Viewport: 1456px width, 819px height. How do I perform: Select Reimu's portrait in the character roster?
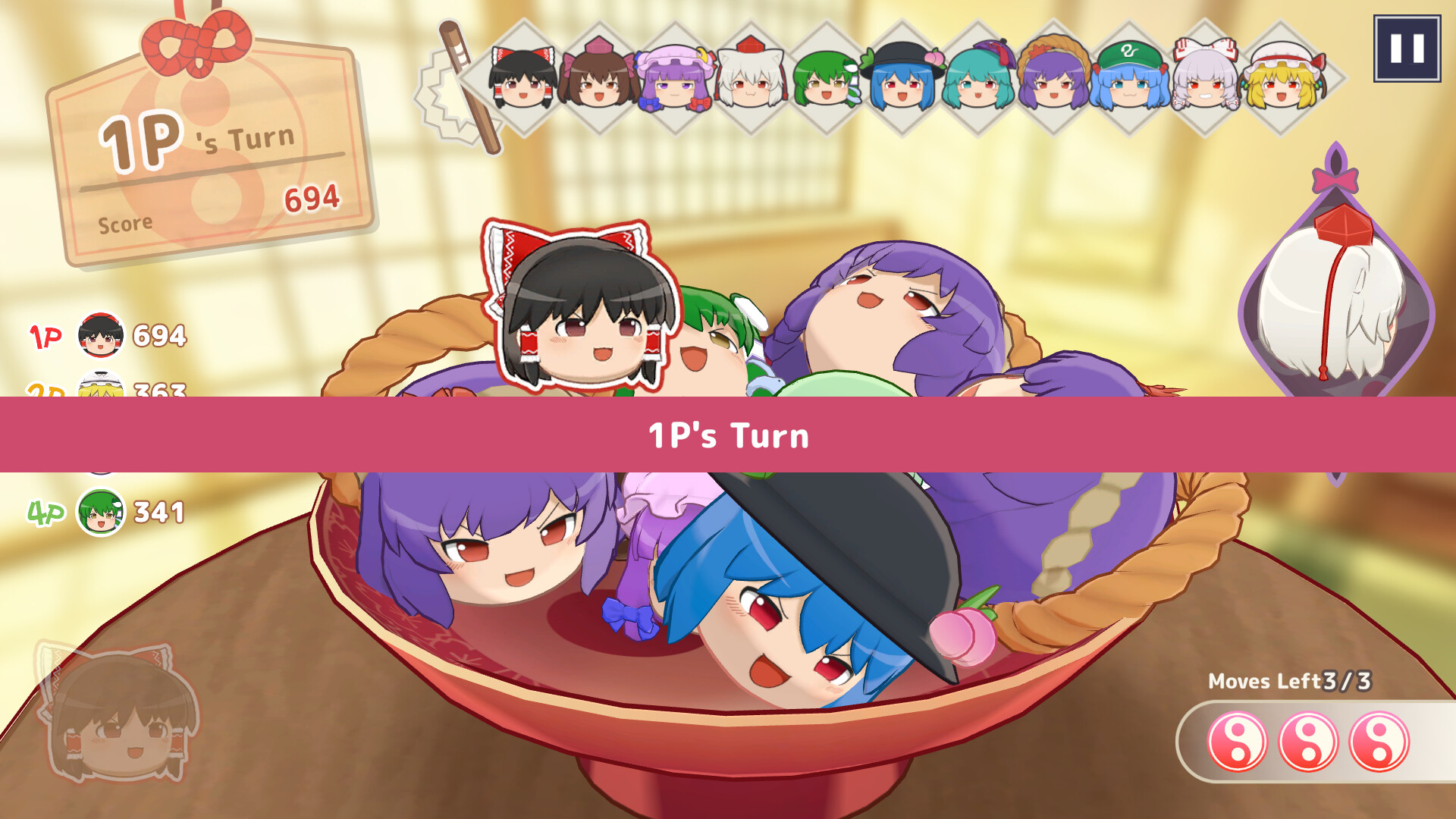pyautogui.click(x=523, y=80)
